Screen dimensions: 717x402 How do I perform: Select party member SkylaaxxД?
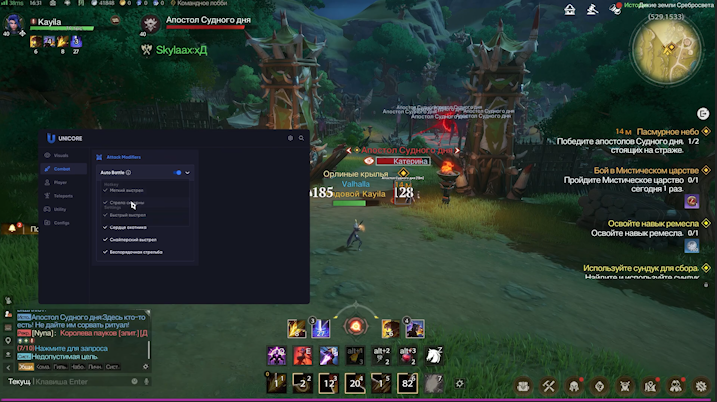coord(180,49)
